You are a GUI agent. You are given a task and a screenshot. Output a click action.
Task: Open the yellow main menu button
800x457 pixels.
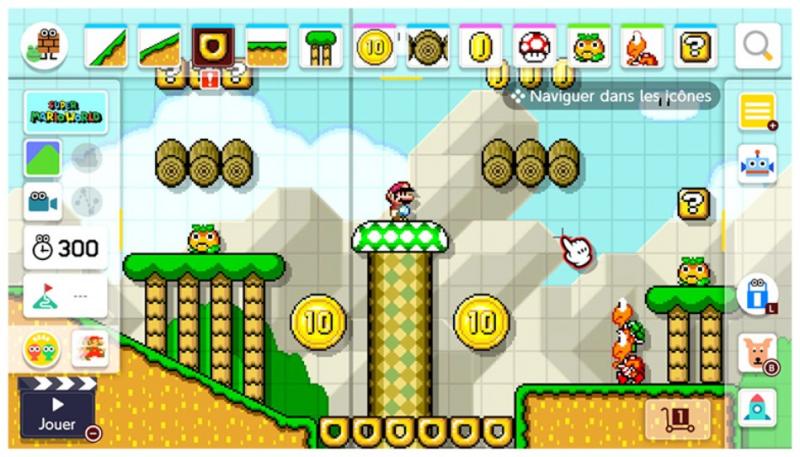coord(756,112)
